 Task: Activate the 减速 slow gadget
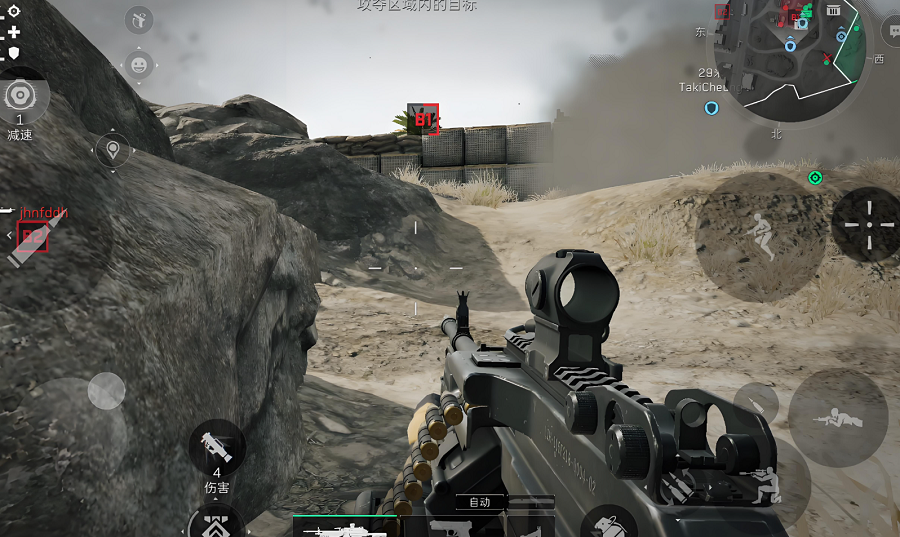point(19,97)
